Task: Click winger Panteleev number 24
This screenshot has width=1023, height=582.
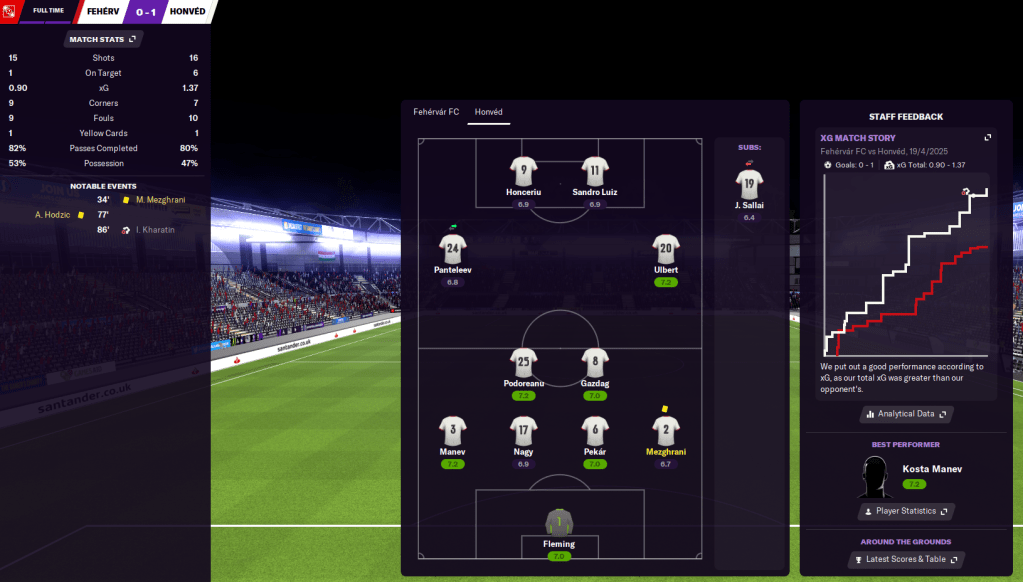Action: 453,250
